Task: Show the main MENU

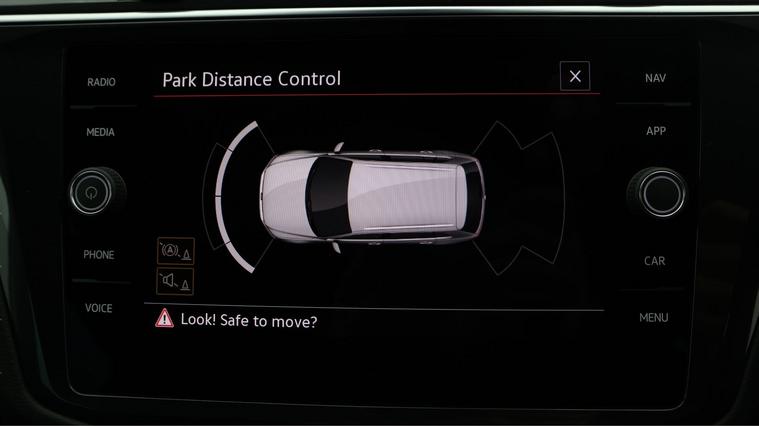Action: click(653, 318)
